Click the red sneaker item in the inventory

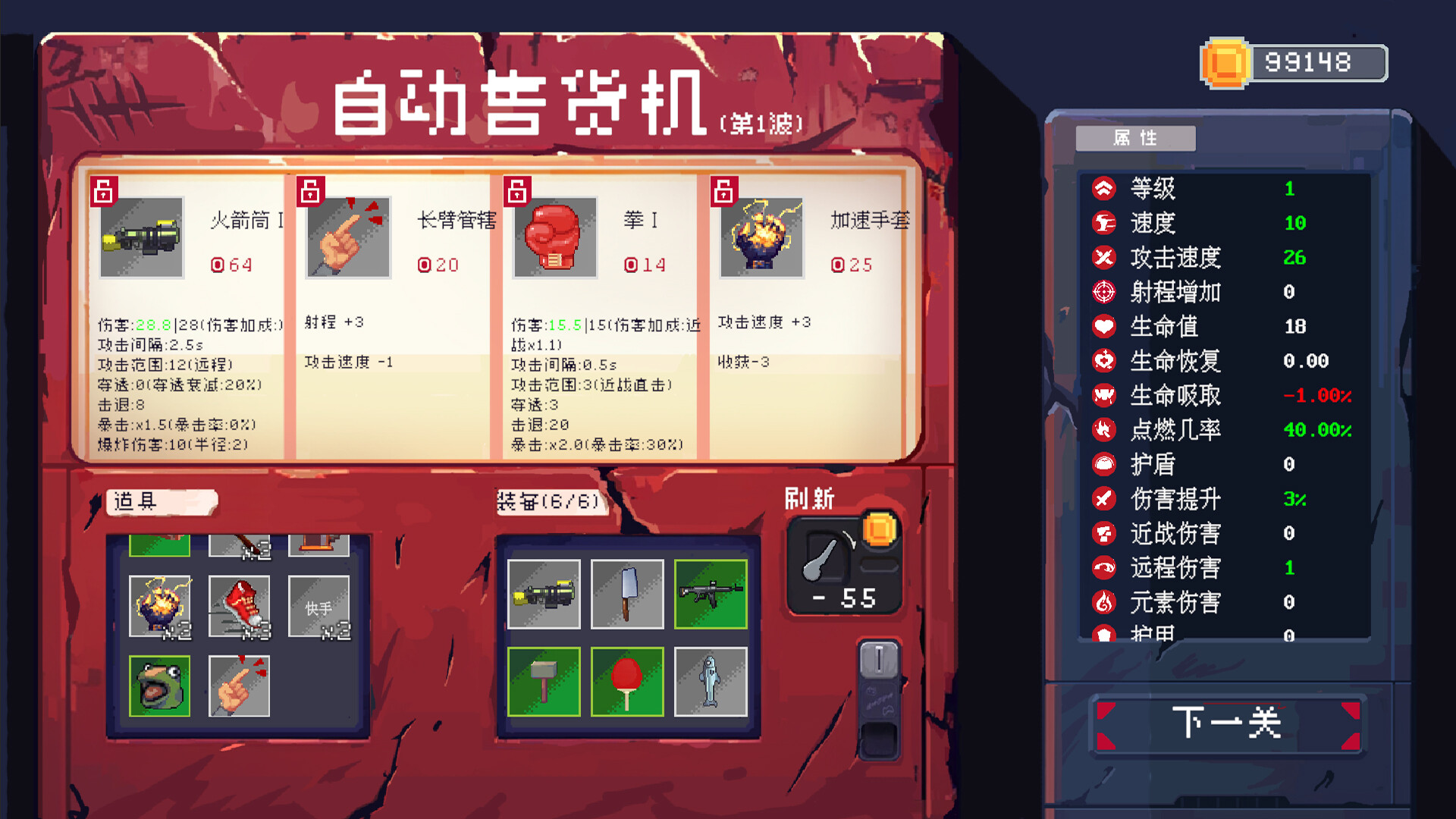pyautogui.click(x=240, y=607)
